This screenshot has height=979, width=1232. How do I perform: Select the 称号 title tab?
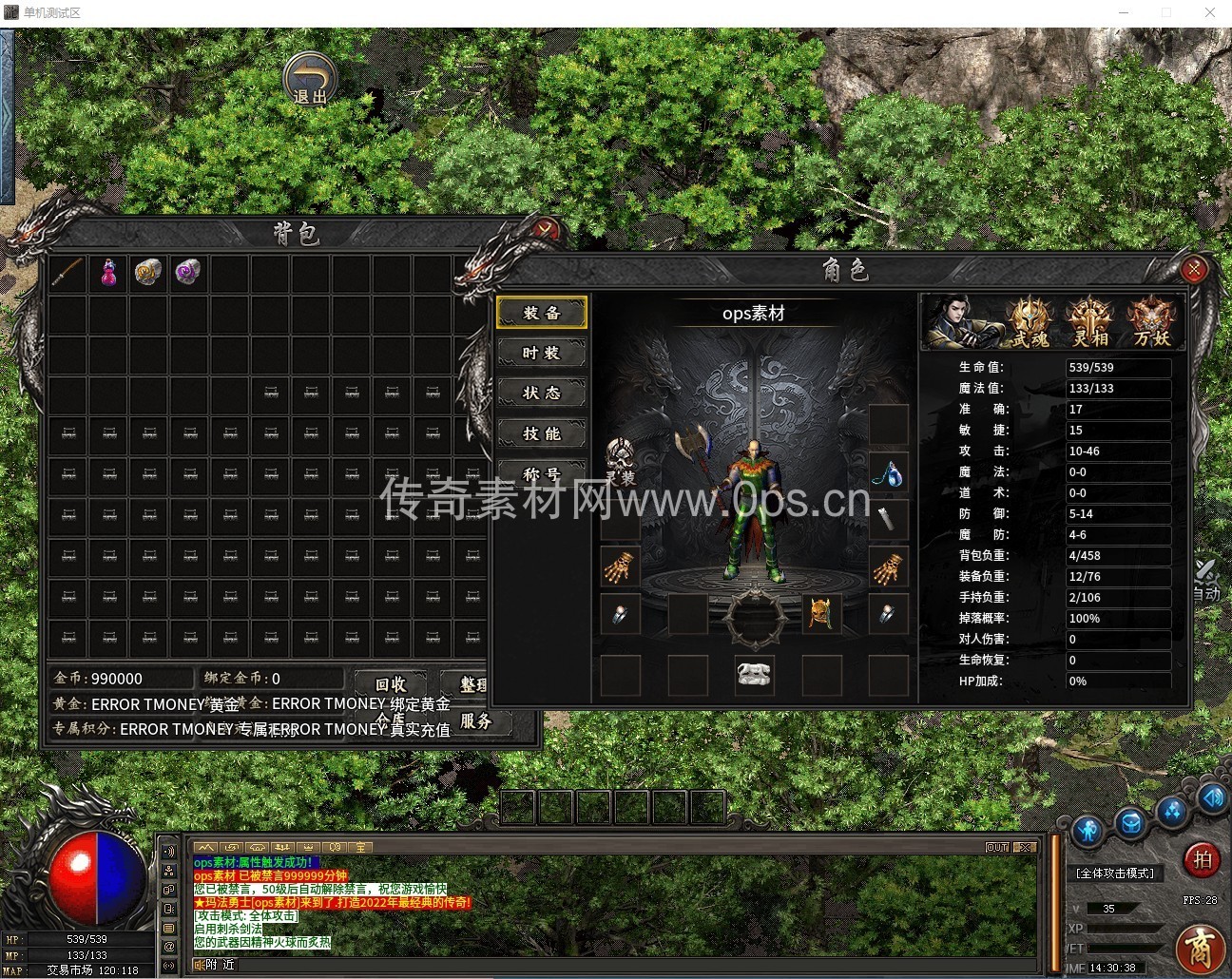pos(542,472)
